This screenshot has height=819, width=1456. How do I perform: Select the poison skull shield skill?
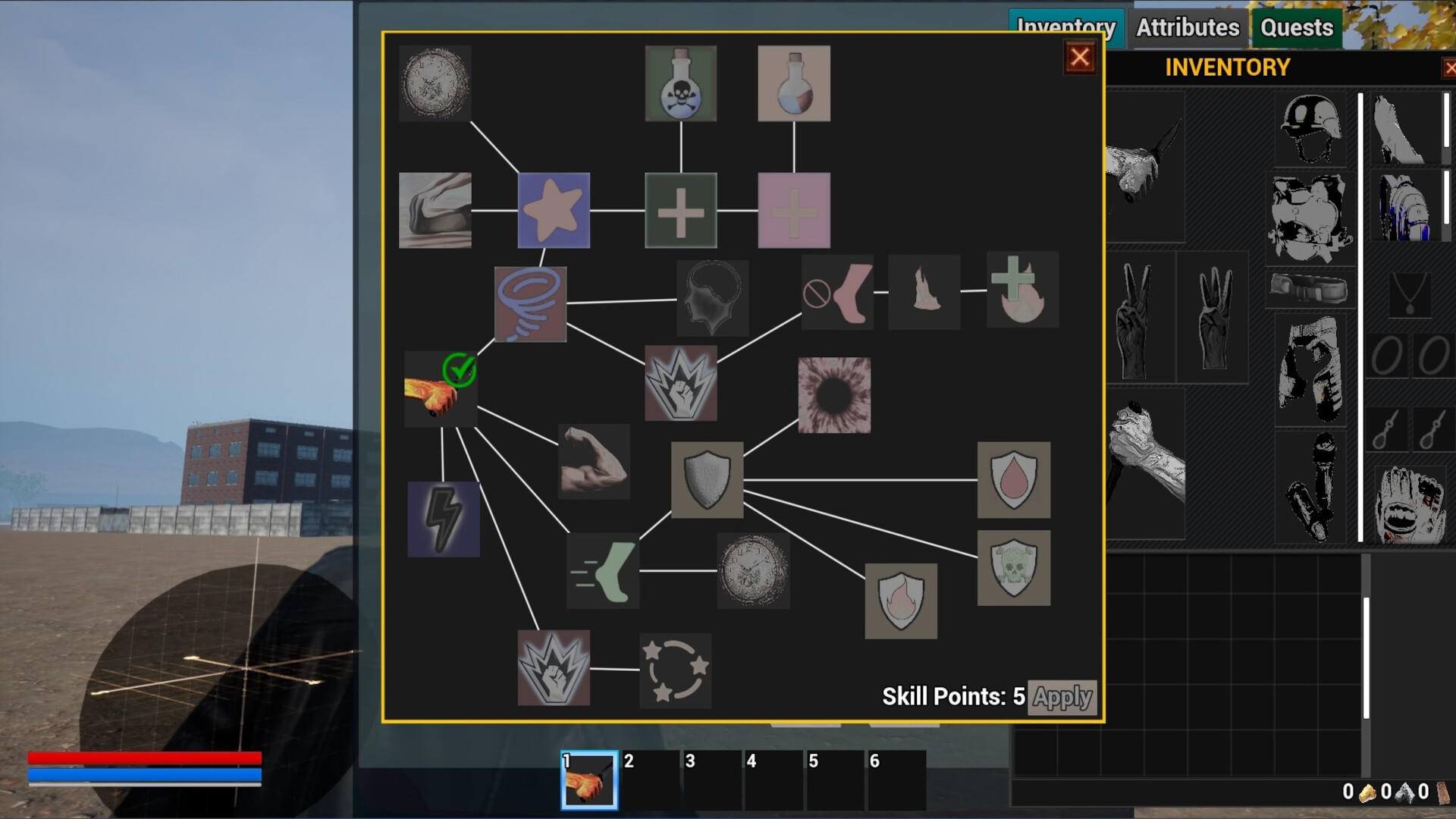(x=1014, y=567)
